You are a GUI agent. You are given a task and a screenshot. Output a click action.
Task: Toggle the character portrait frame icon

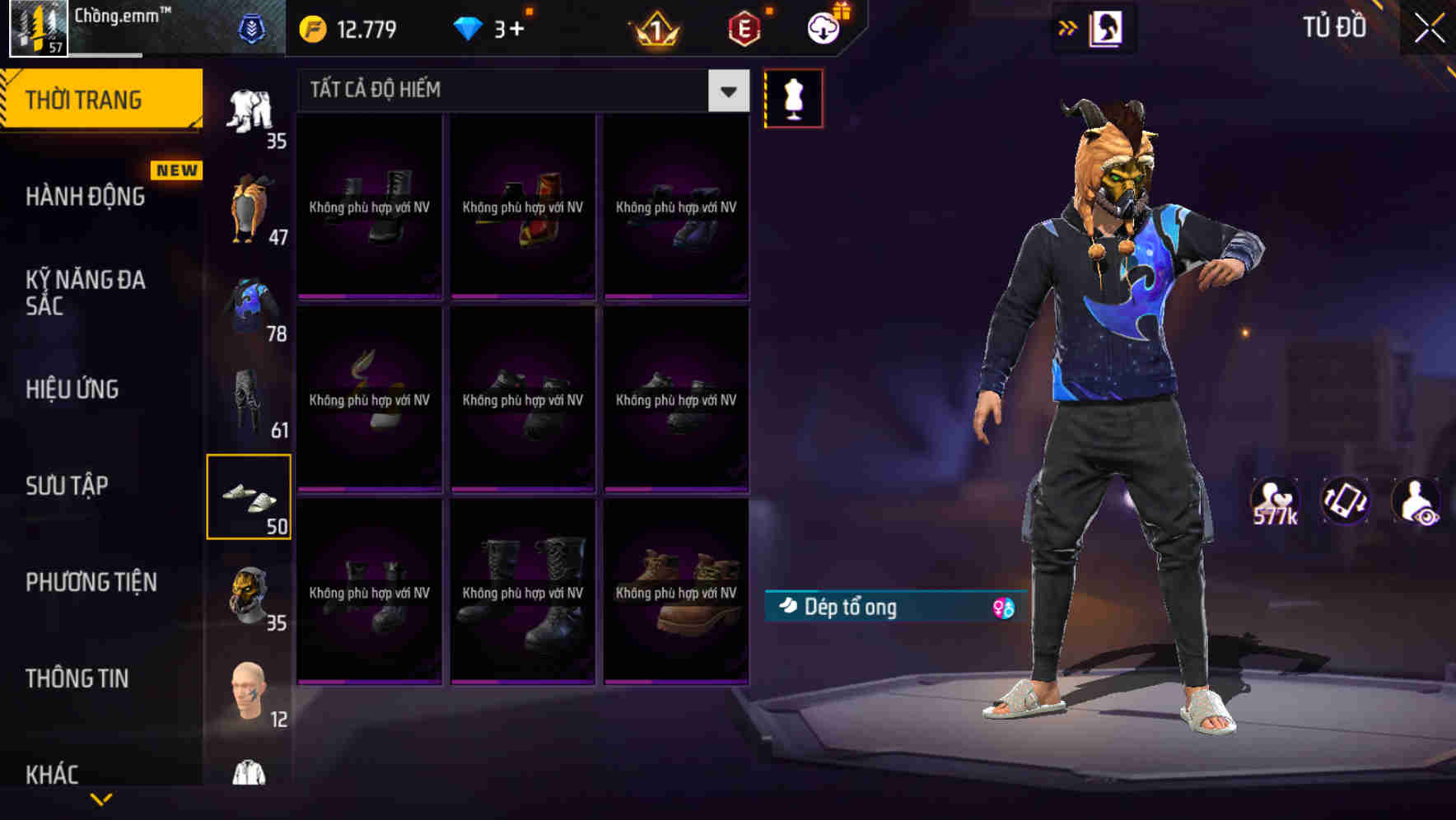pyautogui.click(x=1108, y=27)
